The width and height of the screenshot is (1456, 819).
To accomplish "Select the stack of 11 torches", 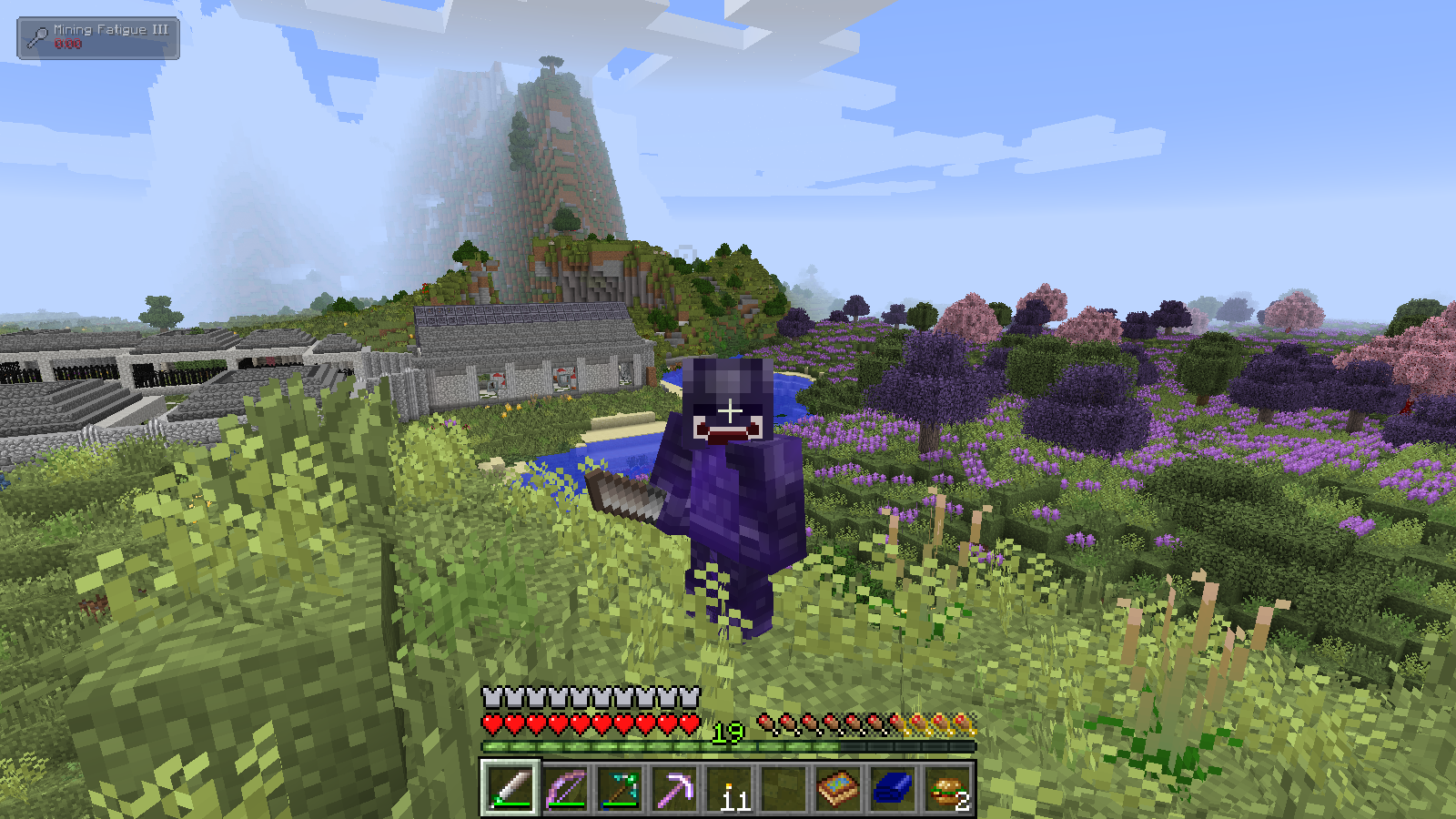I will tap(729, 785).
